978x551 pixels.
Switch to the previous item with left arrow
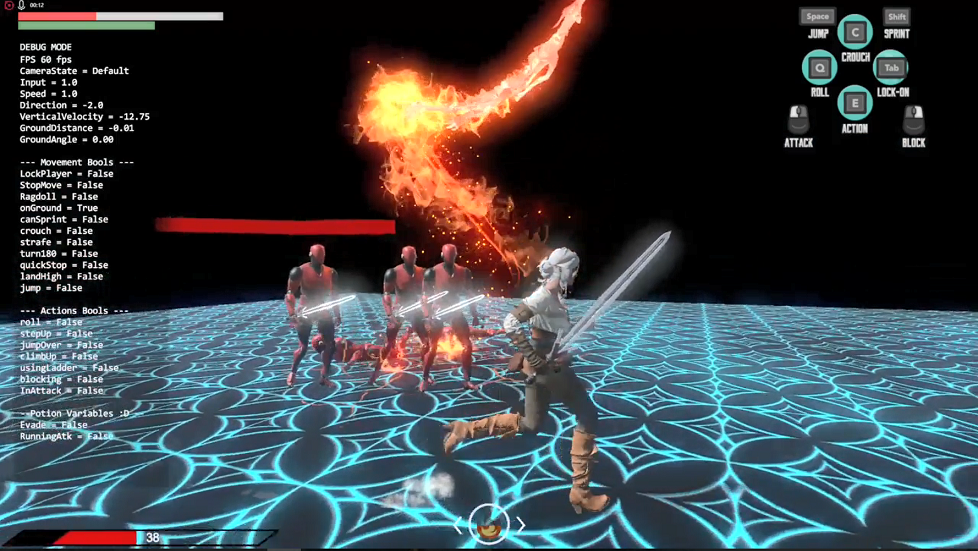point(460,524)
